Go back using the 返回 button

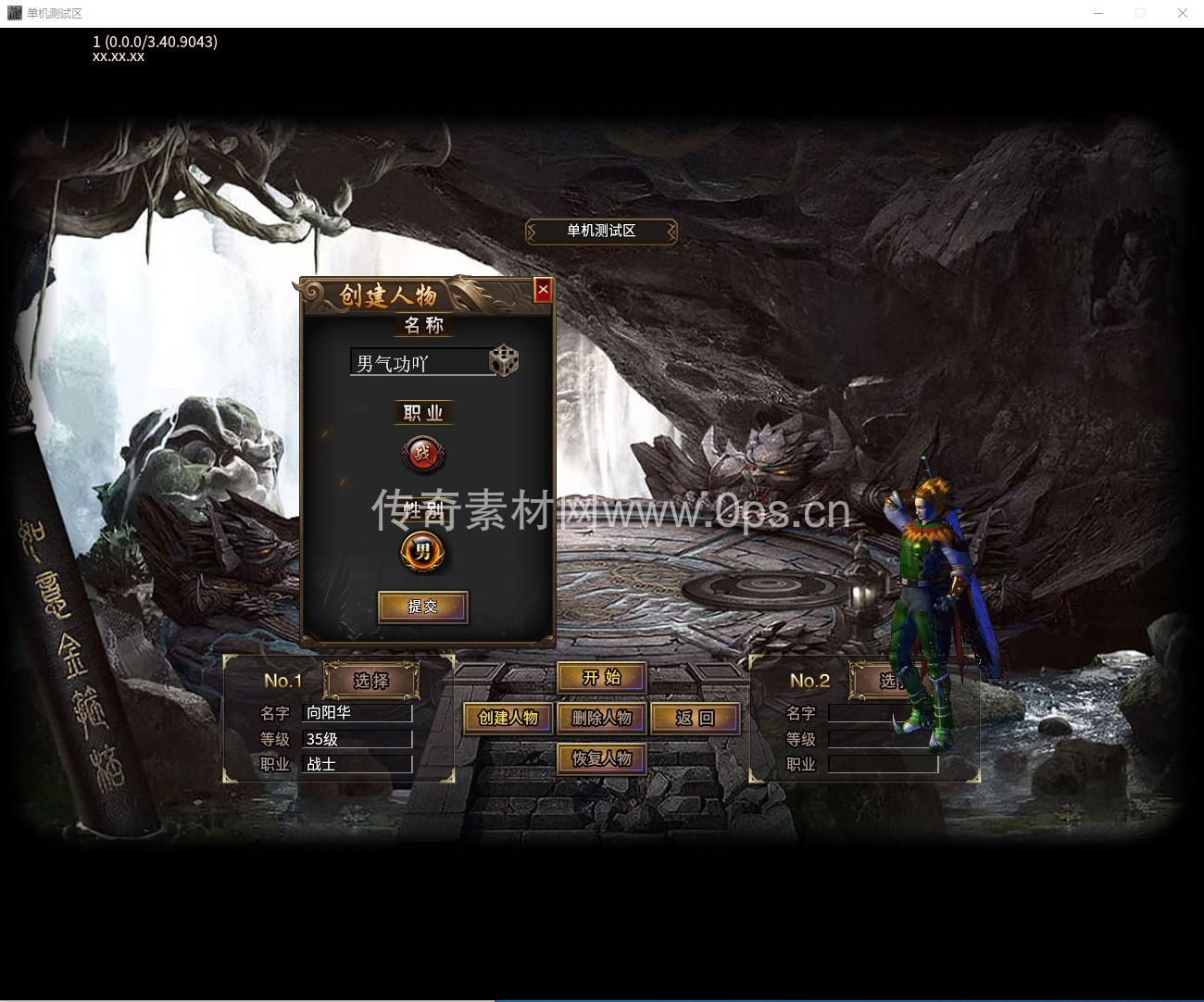[x=695, y=718]
